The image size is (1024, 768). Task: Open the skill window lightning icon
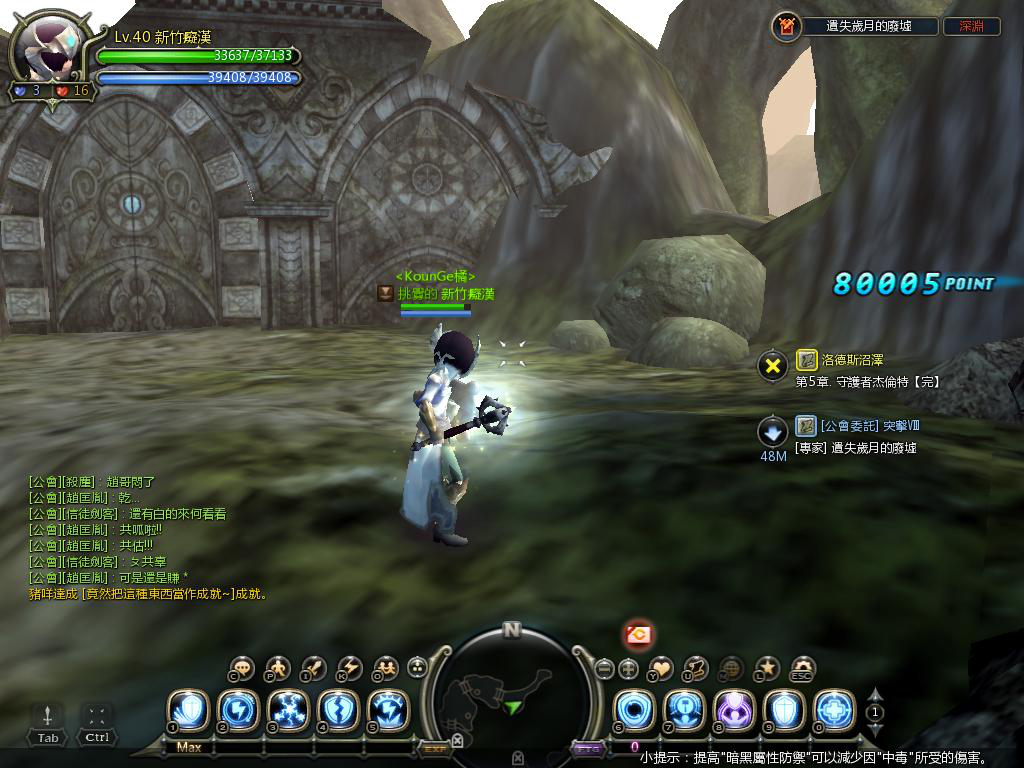click(350, 668)
